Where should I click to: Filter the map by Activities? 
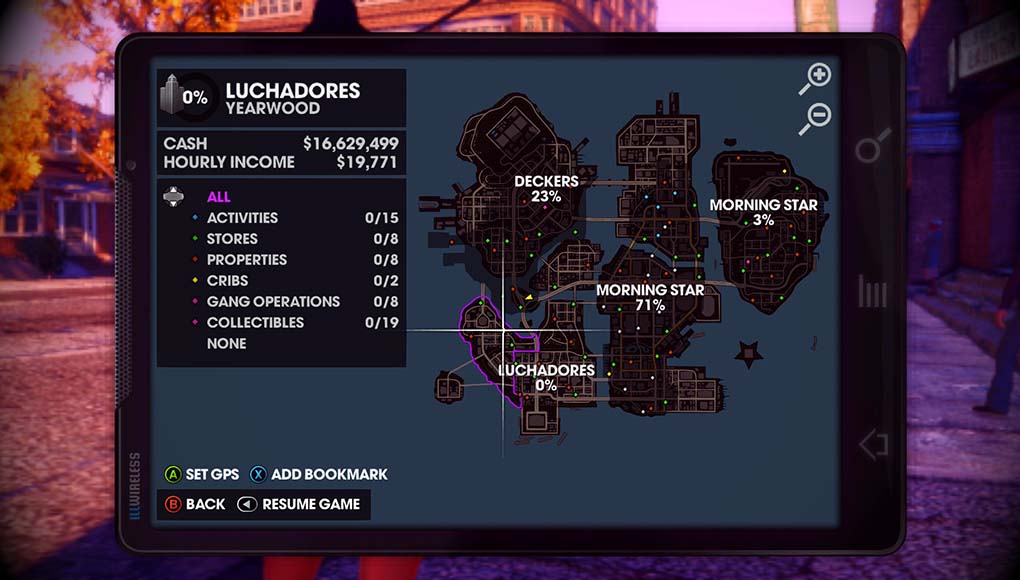242,218
